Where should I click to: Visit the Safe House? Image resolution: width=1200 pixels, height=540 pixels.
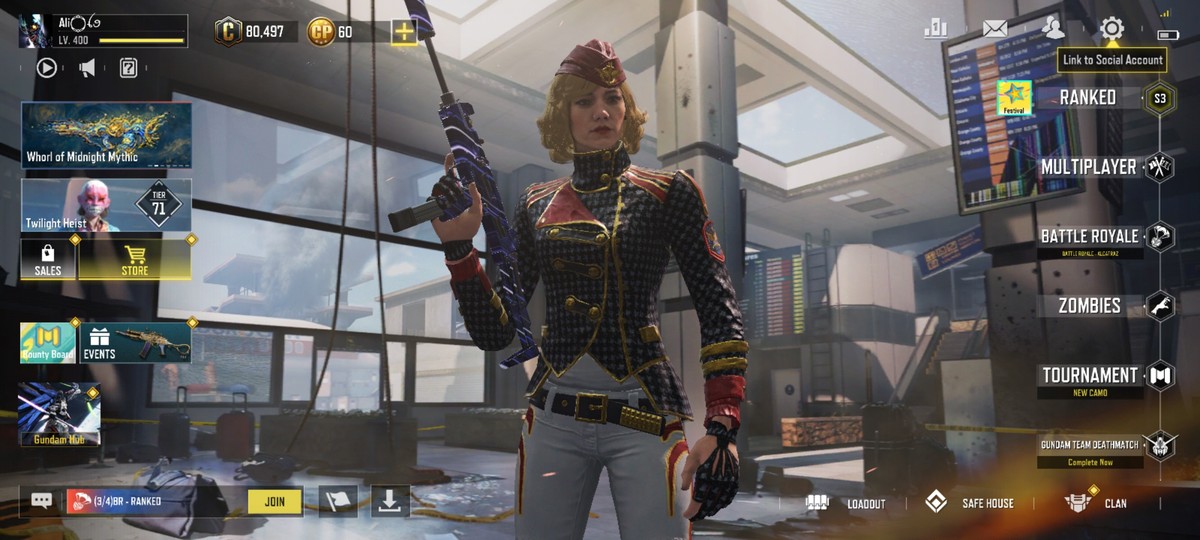pos(968,503)
